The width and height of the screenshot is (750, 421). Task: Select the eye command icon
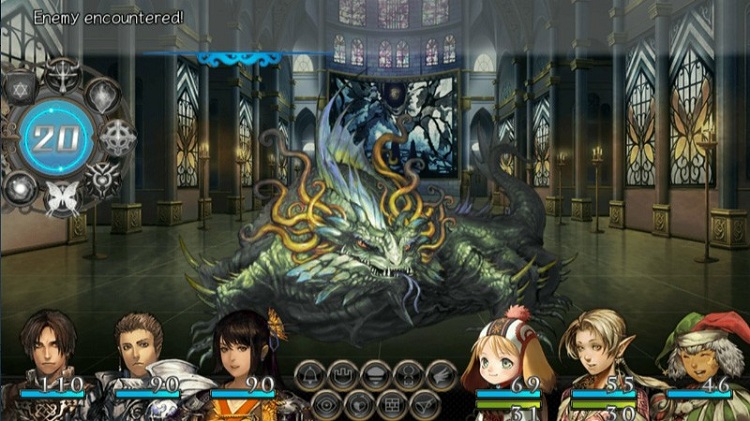pos(326,403)
